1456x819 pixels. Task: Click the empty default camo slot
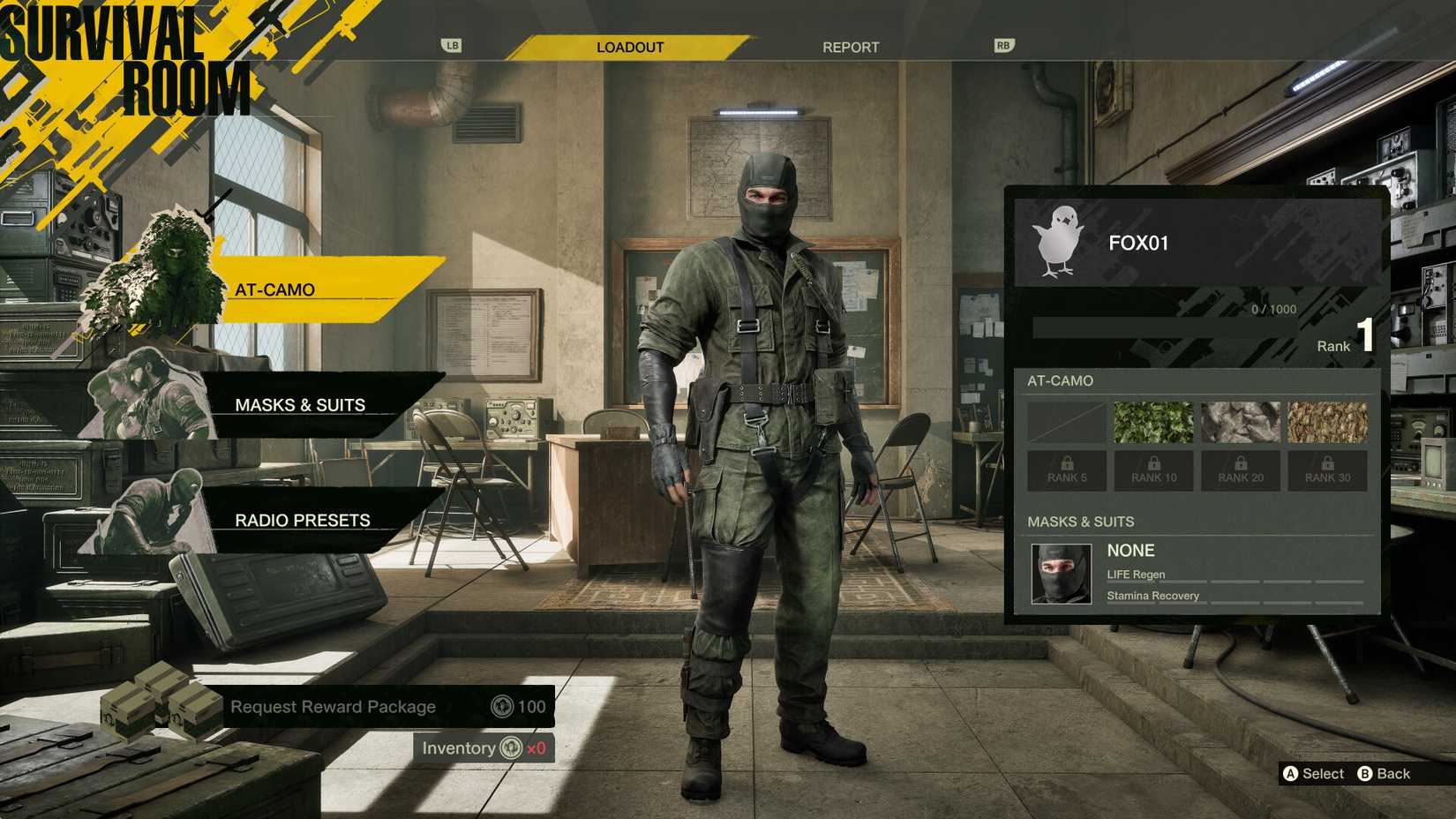click(1065, 421)
